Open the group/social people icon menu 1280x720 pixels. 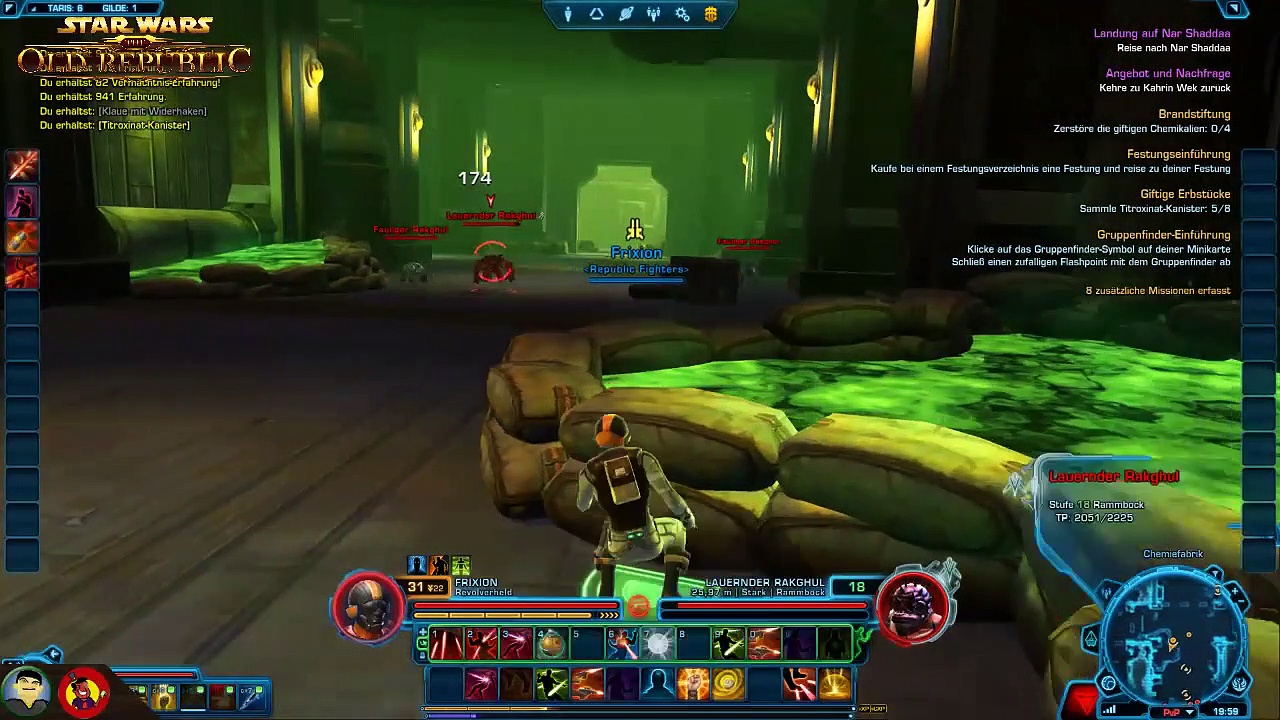[654, 14]
